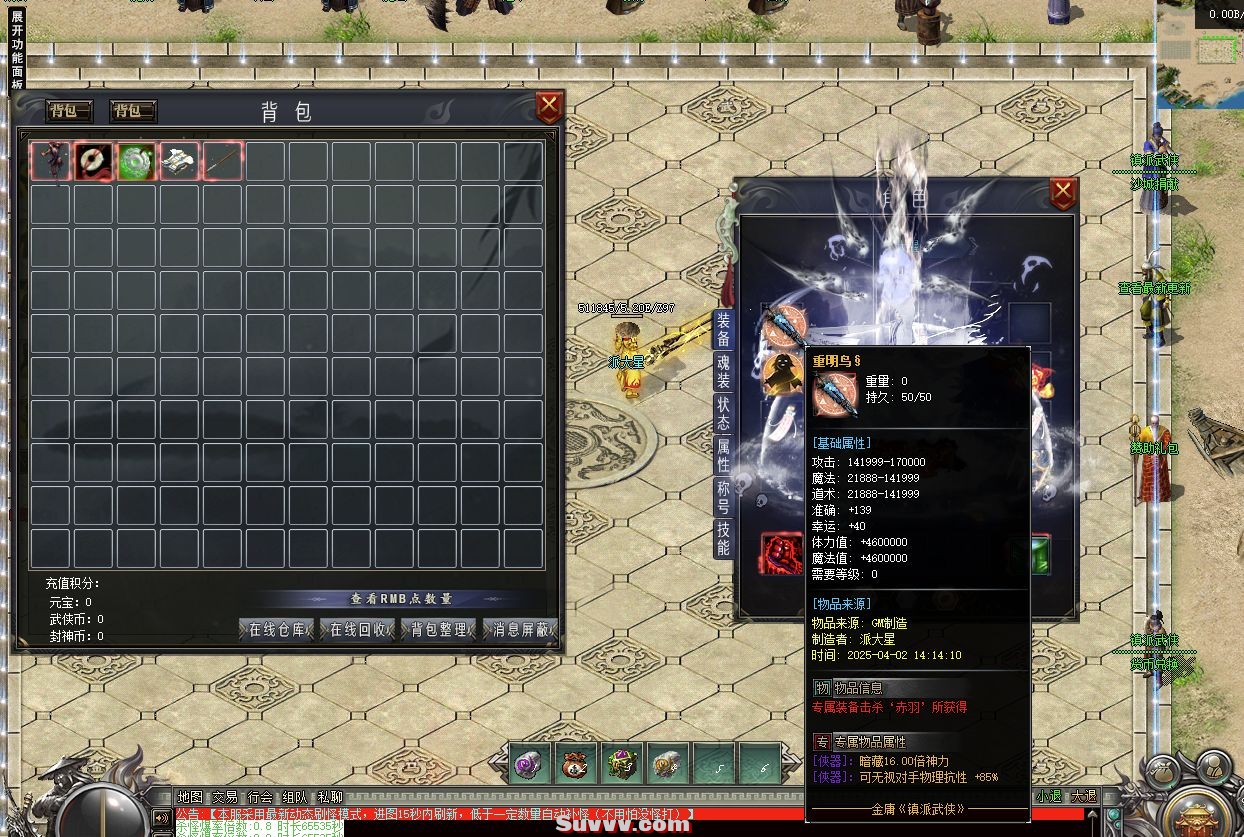Open the 魂装 soul gear tab

click(723, 370)
